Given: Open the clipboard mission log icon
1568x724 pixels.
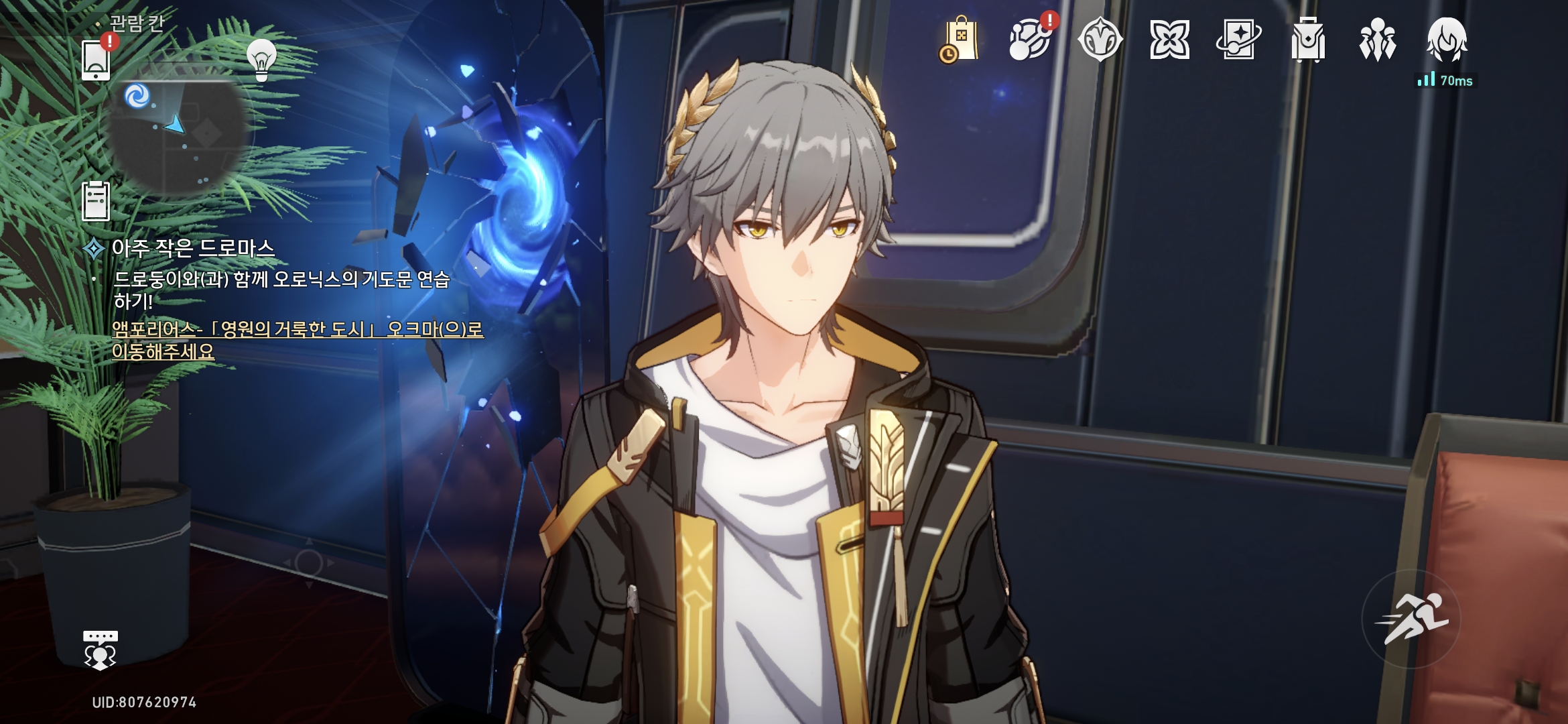Looking at the screenshot, I should coord(96,200).
